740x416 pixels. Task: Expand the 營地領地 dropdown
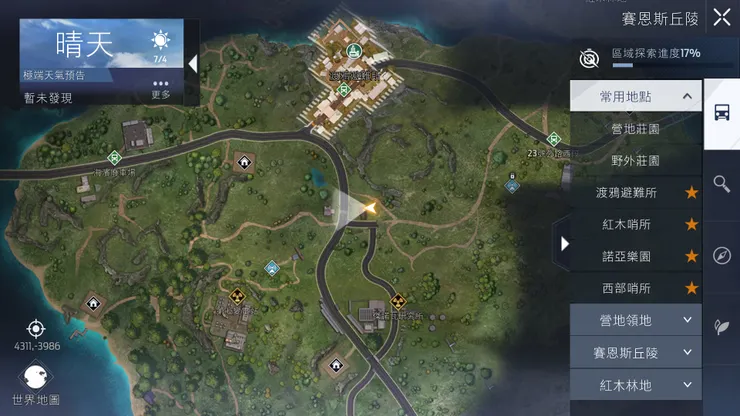[635, 320]
